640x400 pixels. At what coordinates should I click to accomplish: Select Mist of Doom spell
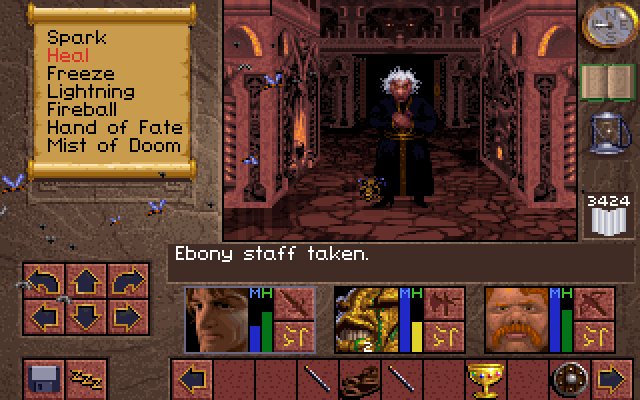pos(114,146)
